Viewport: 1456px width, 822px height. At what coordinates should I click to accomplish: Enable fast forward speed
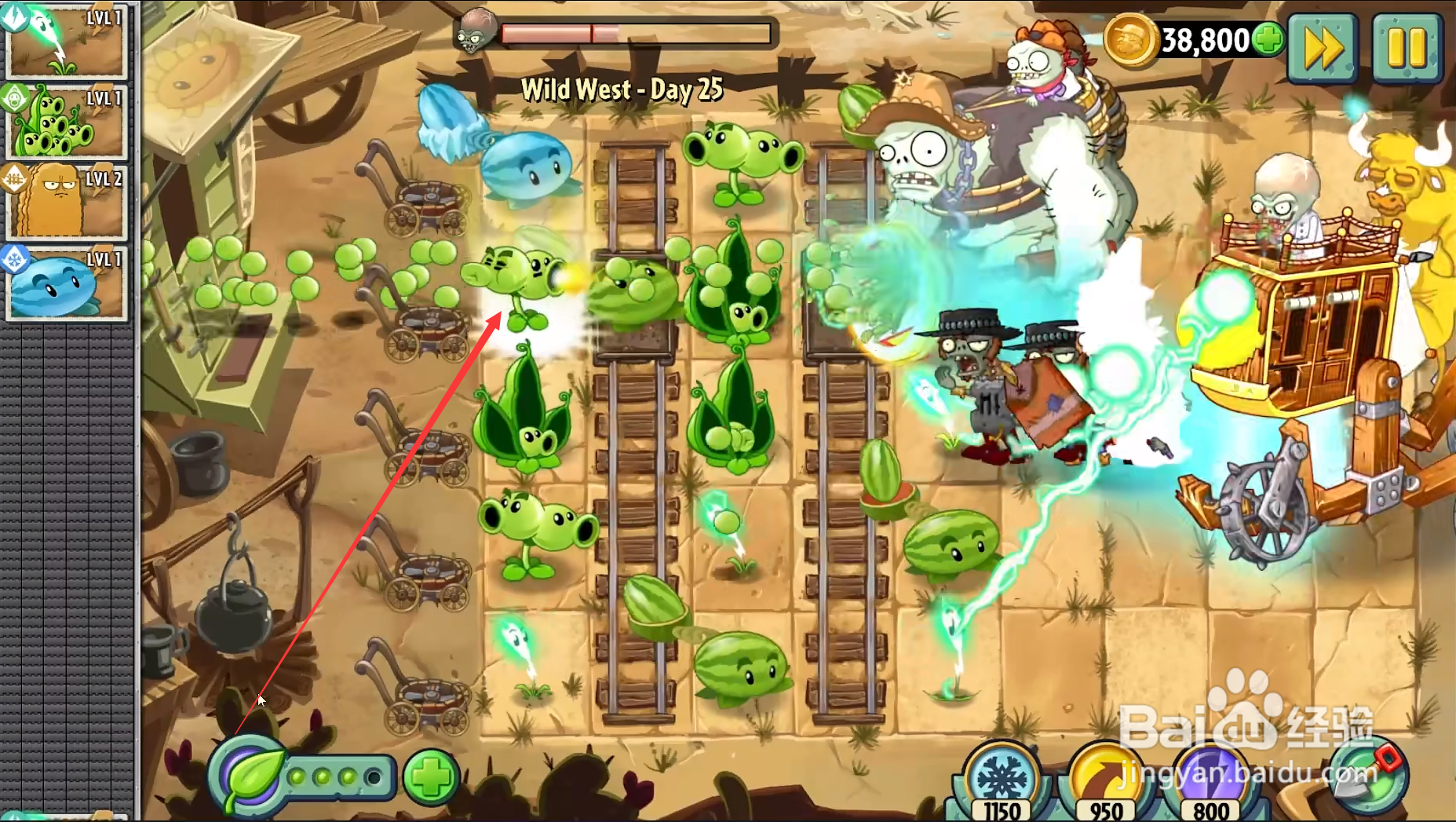tap(1323, 49)
